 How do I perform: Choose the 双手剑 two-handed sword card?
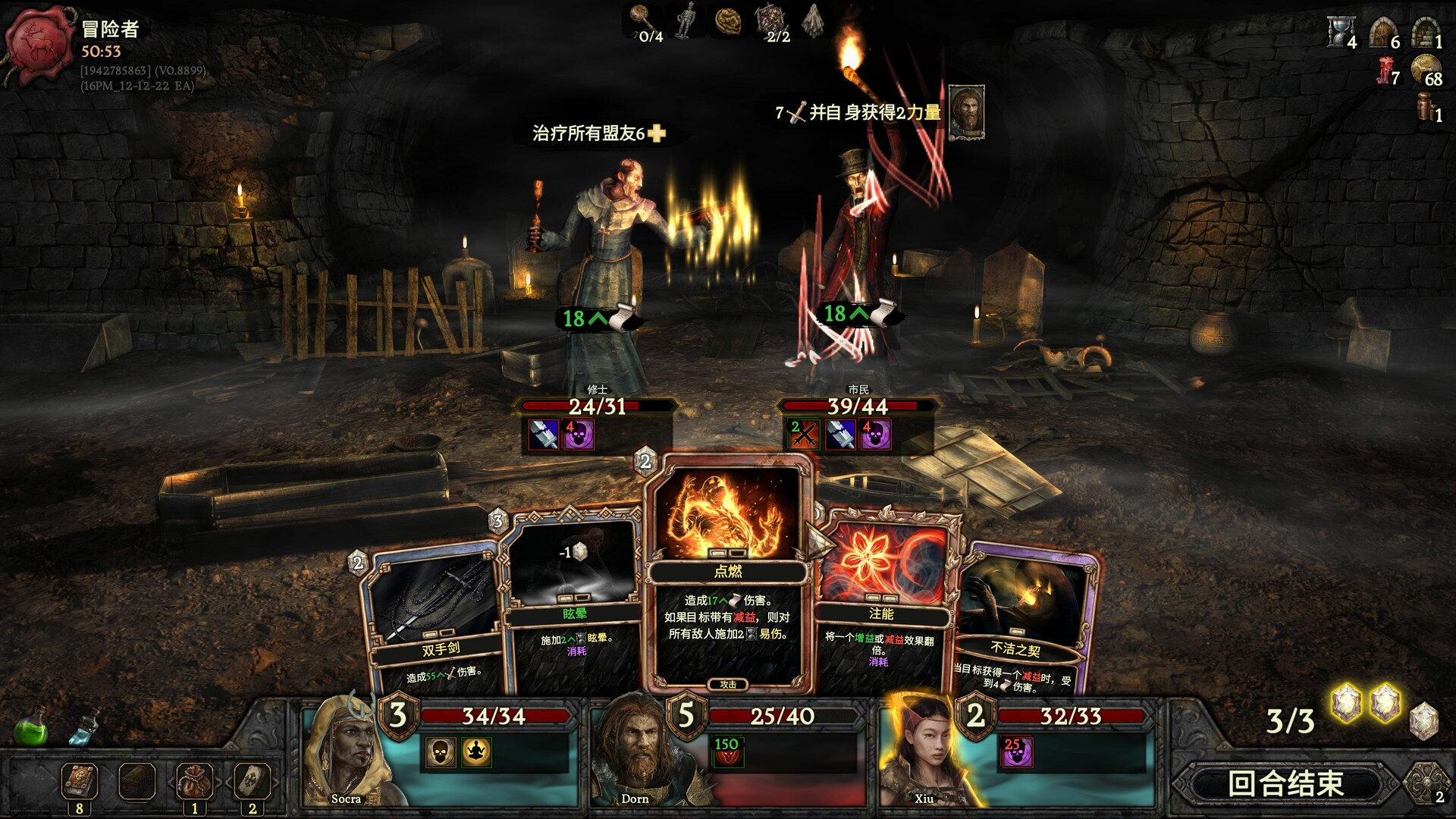[x=432, y=622]
